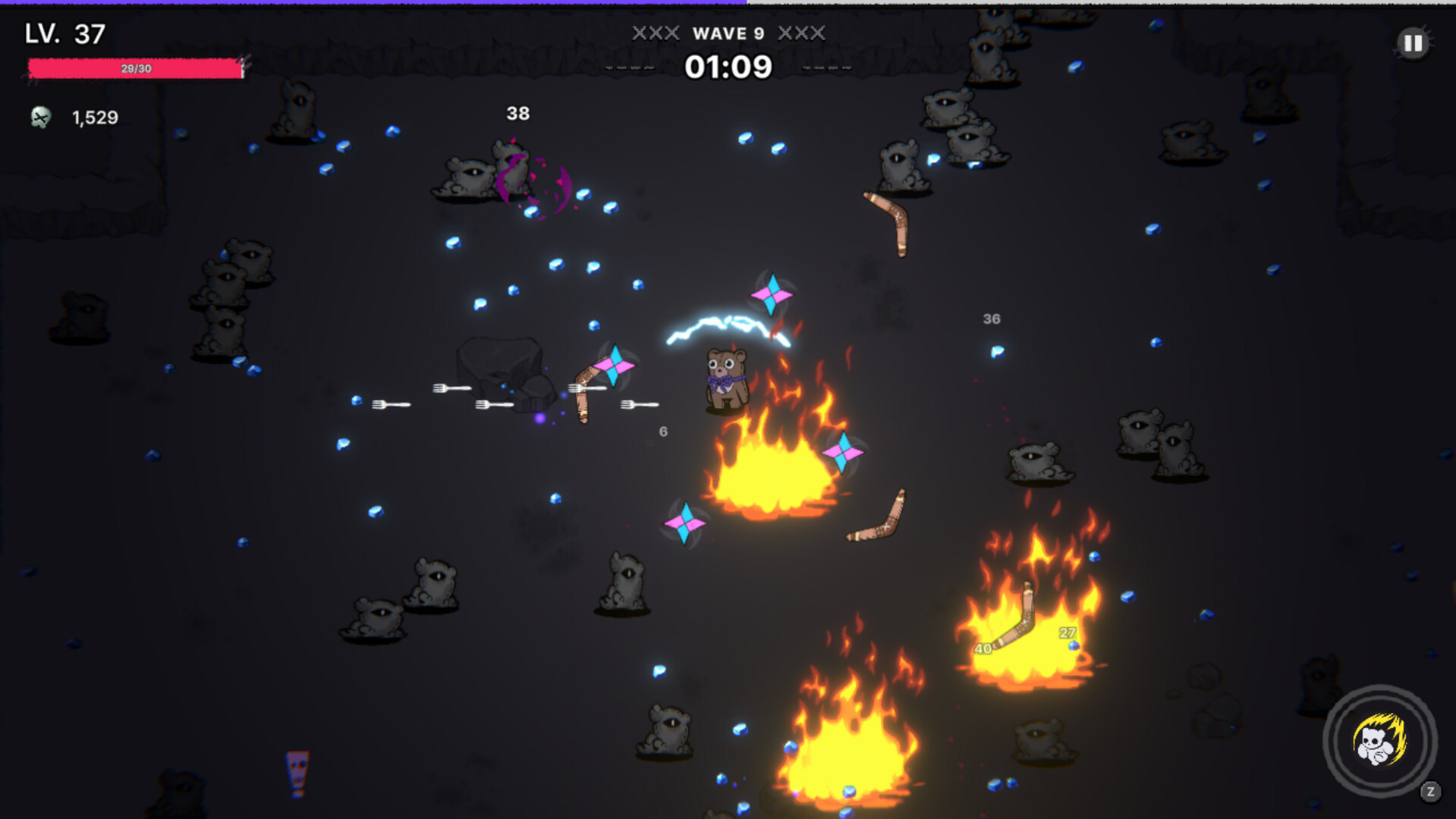This screenshot has height=819, width=1456.
Task: Click the WAVE 9 header label
Action: [x=728, y=33]
